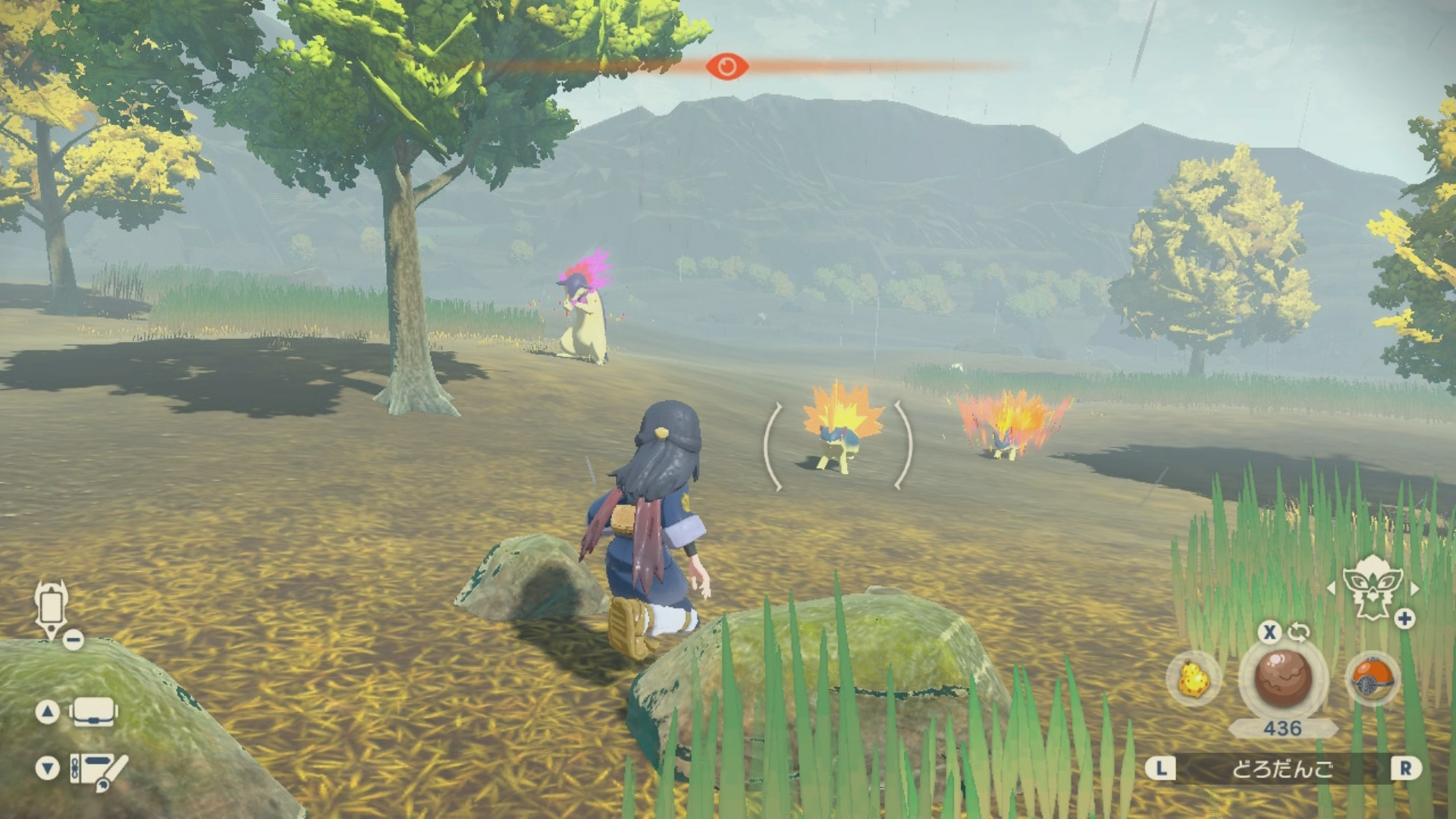Open the satchel bag icon
This screenshot has height=819, width=1456.
pos(93,712)
